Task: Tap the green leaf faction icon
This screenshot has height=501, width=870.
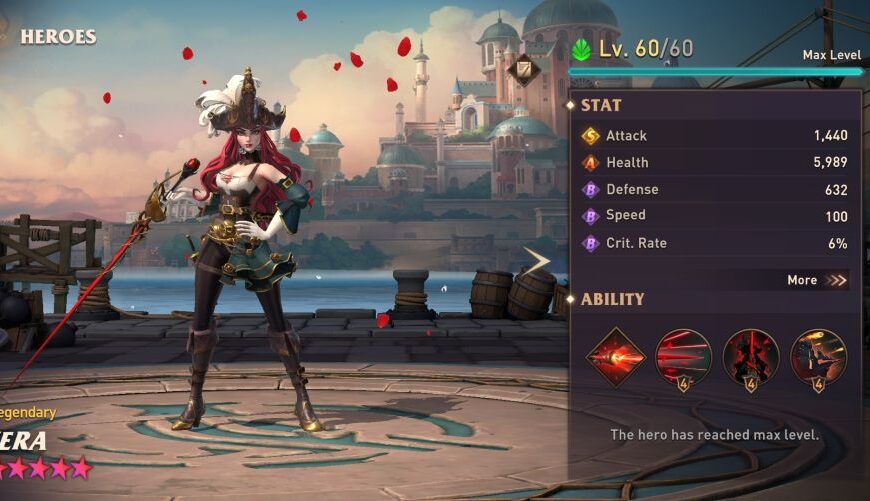Action: click(x=581, y=49)
